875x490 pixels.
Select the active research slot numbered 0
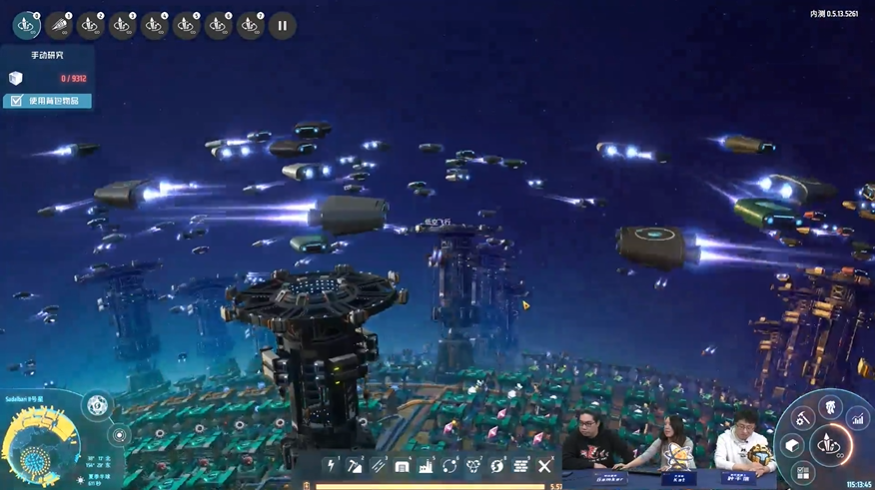tap(26, 25)
